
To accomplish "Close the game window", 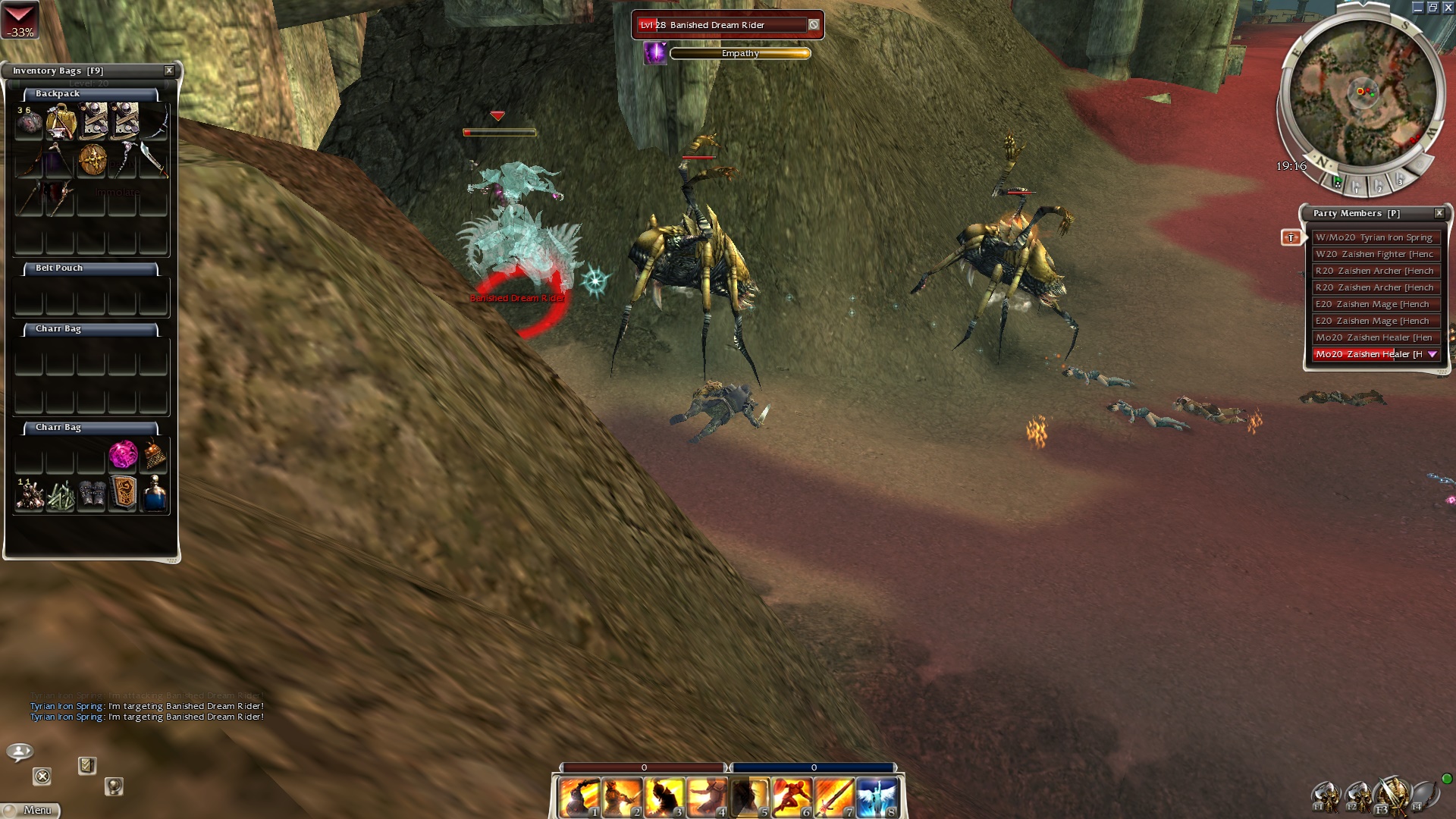I will tap(1448, 8).
